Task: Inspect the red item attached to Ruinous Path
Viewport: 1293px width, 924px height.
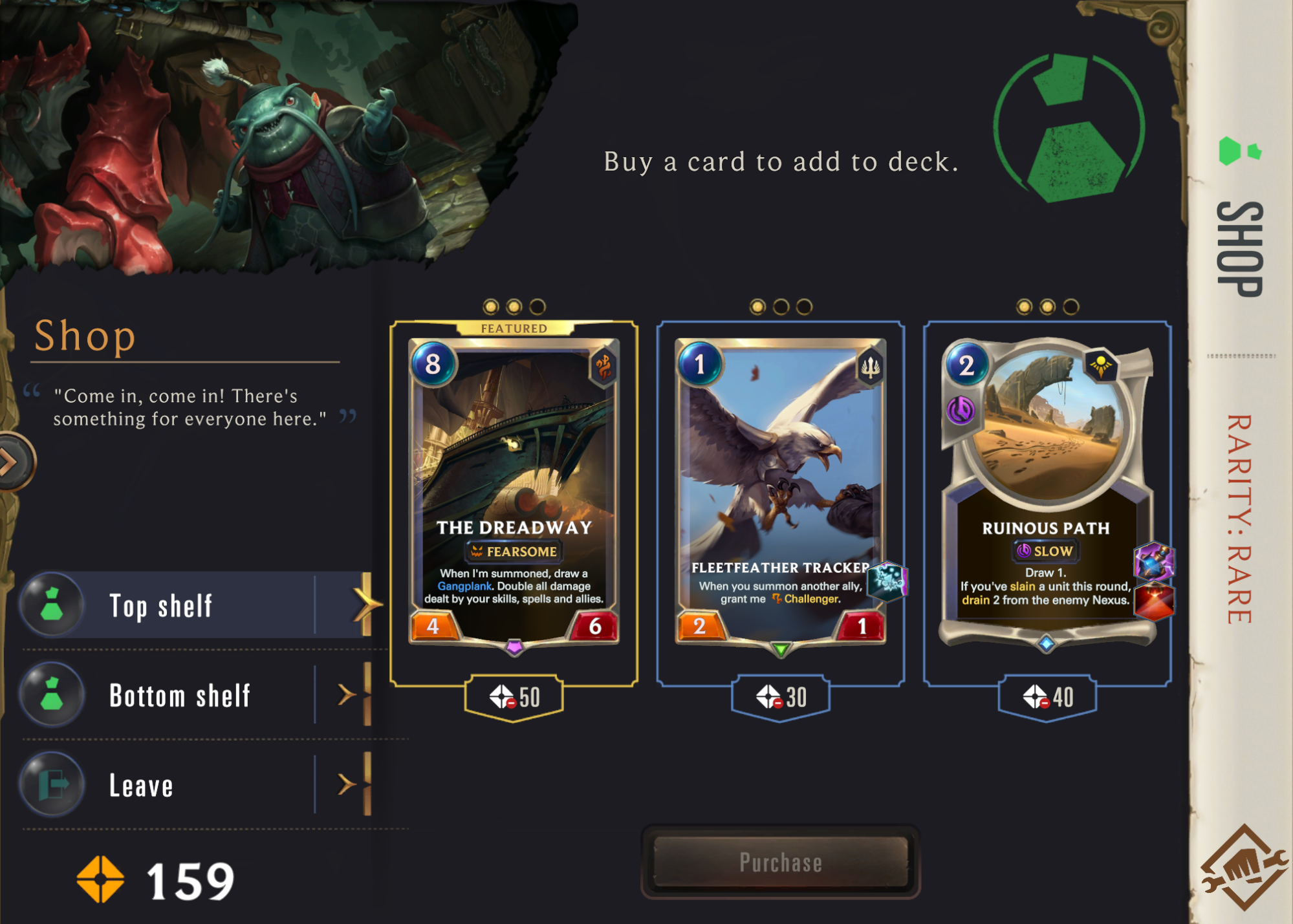Action: click(1154, 601)
